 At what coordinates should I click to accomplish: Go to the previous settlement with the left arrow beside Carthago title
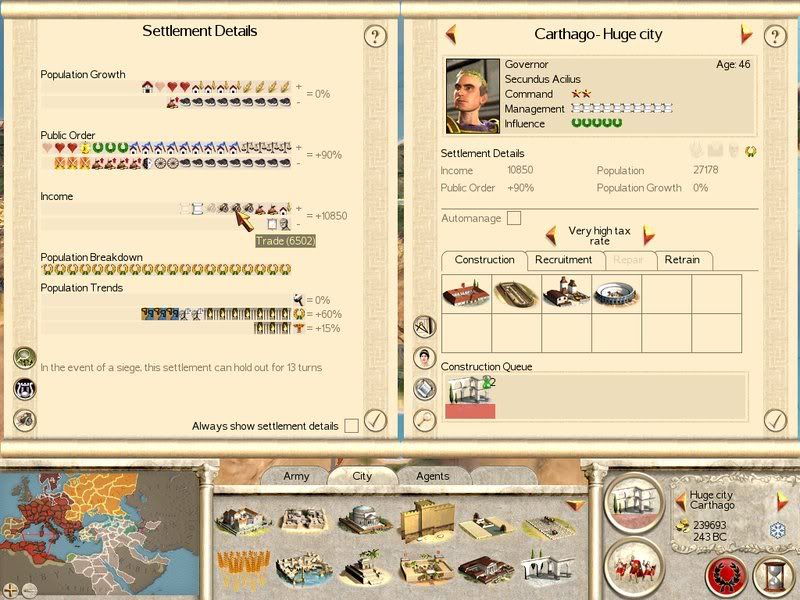[x=451, y=33]
